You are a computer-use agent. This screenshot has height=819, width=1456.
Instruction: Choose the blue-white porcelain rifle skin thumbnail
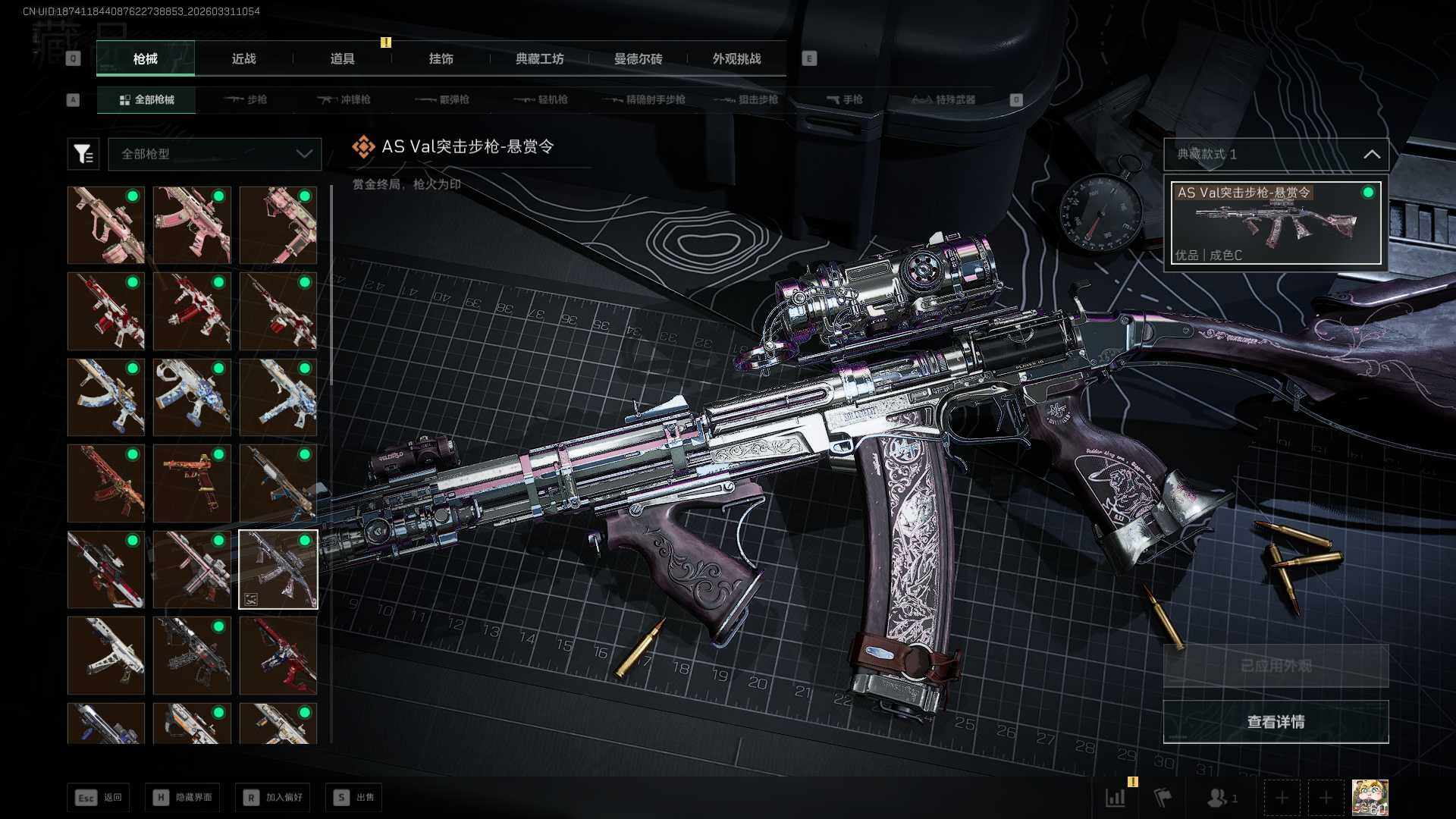pos(106,397)
